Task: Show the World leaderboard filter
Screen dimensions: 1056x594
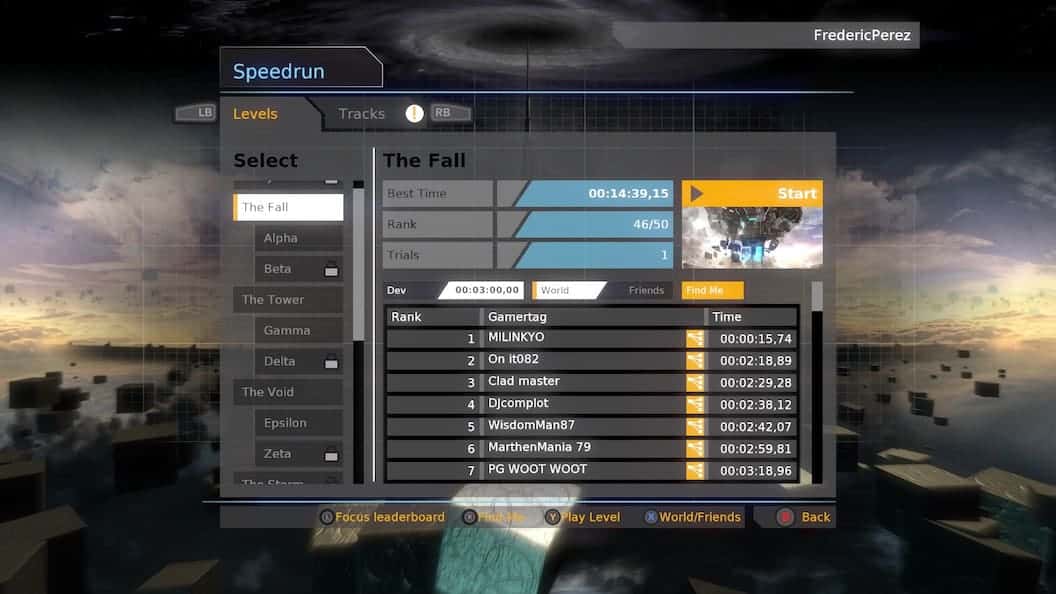Action: point(566,290)
